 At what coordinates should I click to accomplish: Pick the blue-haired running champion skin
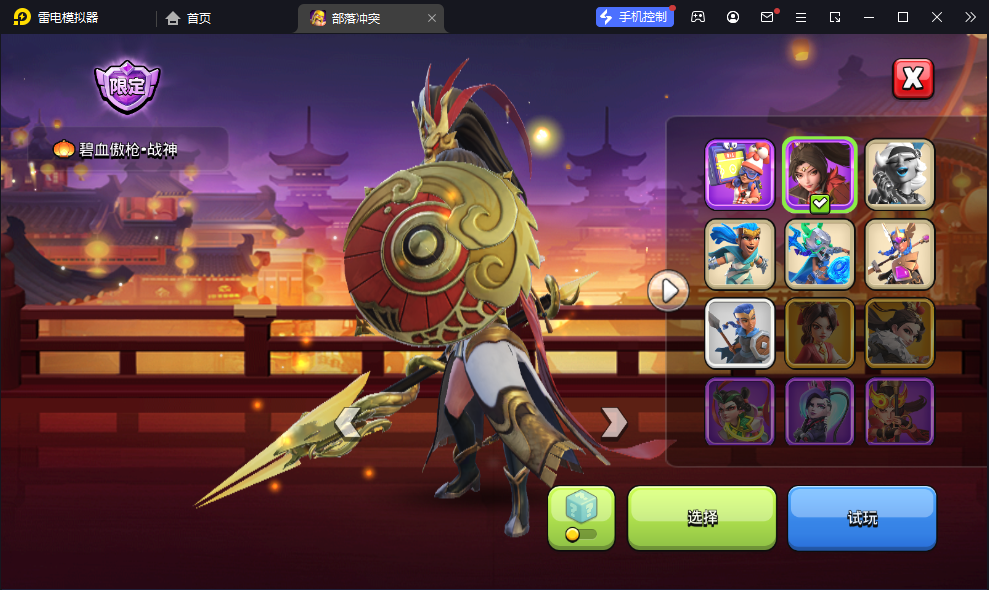[x=740, y=254]
